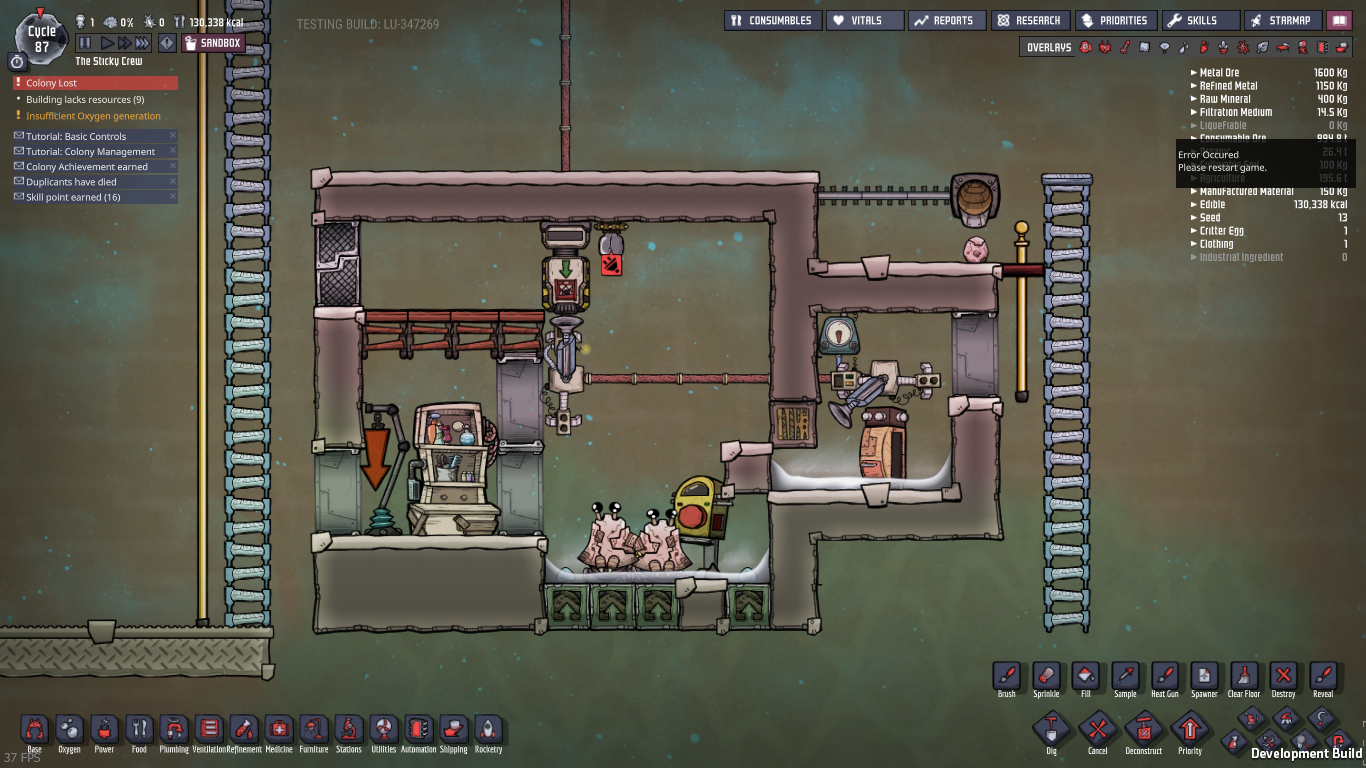Viewport: 1366px width, 768px height.
Task: Select the Plumbing build menu
Action: 174,730
